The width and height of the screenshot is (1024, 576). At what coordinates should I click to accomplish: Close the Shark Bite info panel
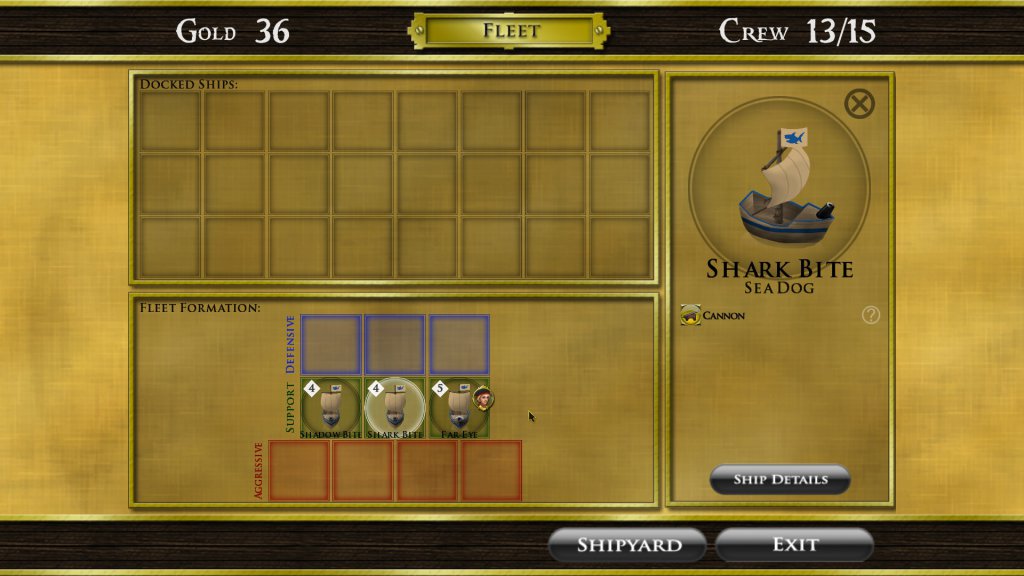[859, 104]
